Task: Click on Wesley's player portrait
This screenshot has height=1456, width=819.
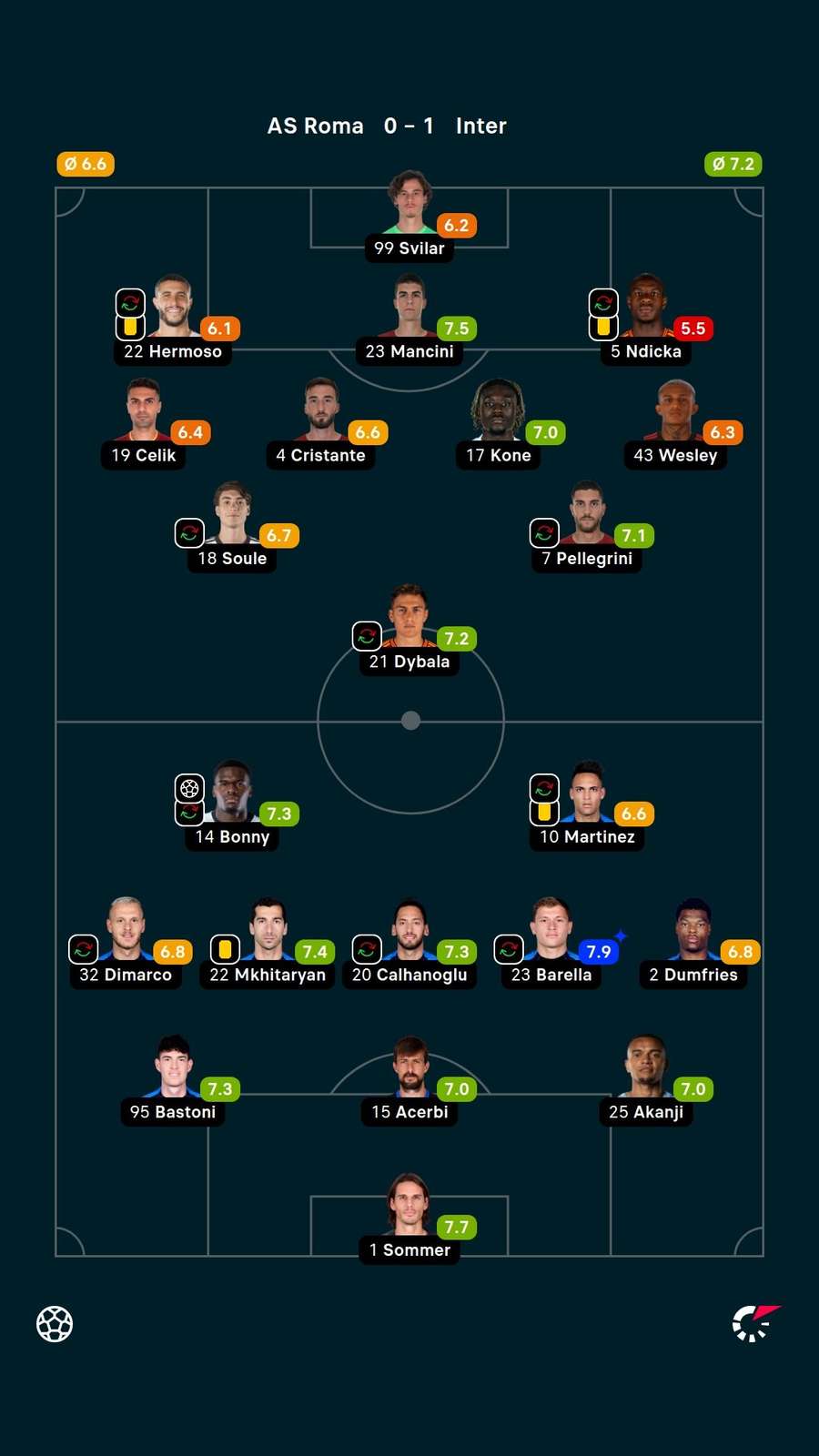Action: tap(676, 409)
